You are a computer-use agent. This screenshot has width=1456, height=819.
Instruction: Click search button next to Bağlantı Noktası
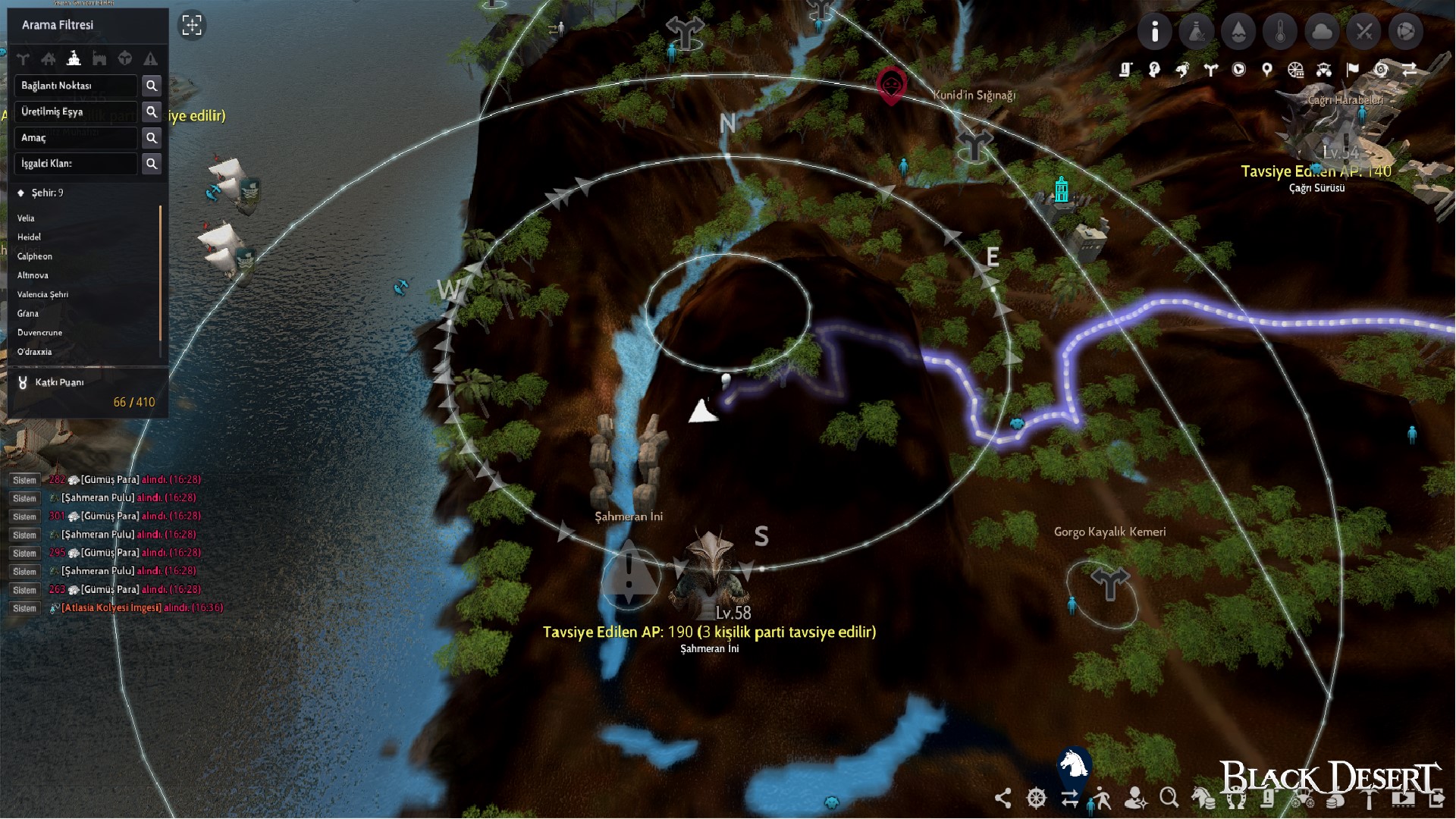coord(152,86)
